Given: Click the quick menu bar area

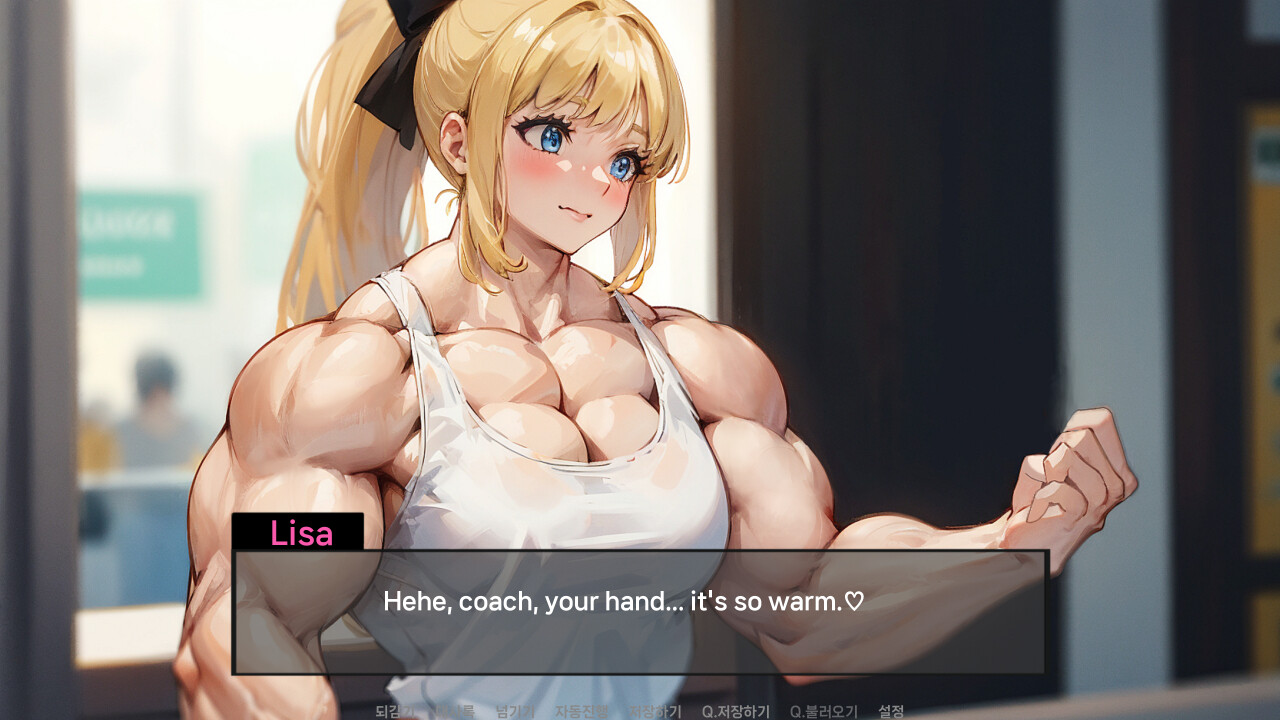Looking at the screenshot, I should pyautogui.click(x=640, y=708).
